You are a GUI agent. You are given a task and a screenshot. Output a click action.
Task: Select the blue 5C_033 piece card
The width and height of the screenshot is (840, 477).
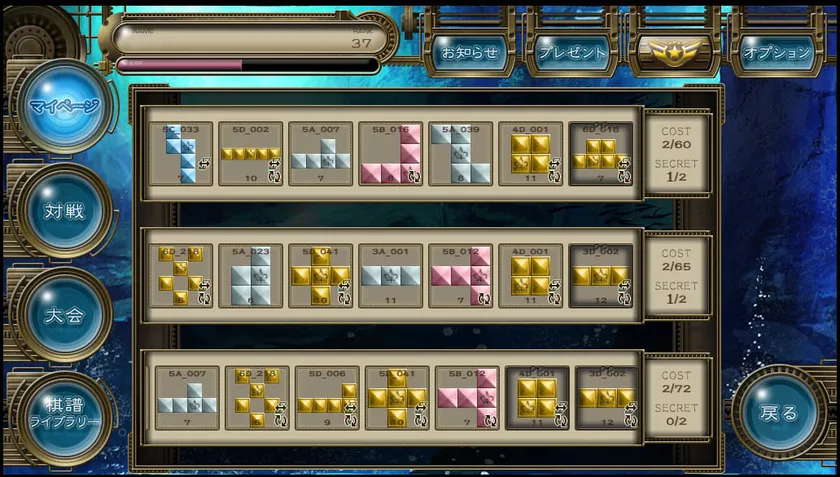[x=181, y=153]
